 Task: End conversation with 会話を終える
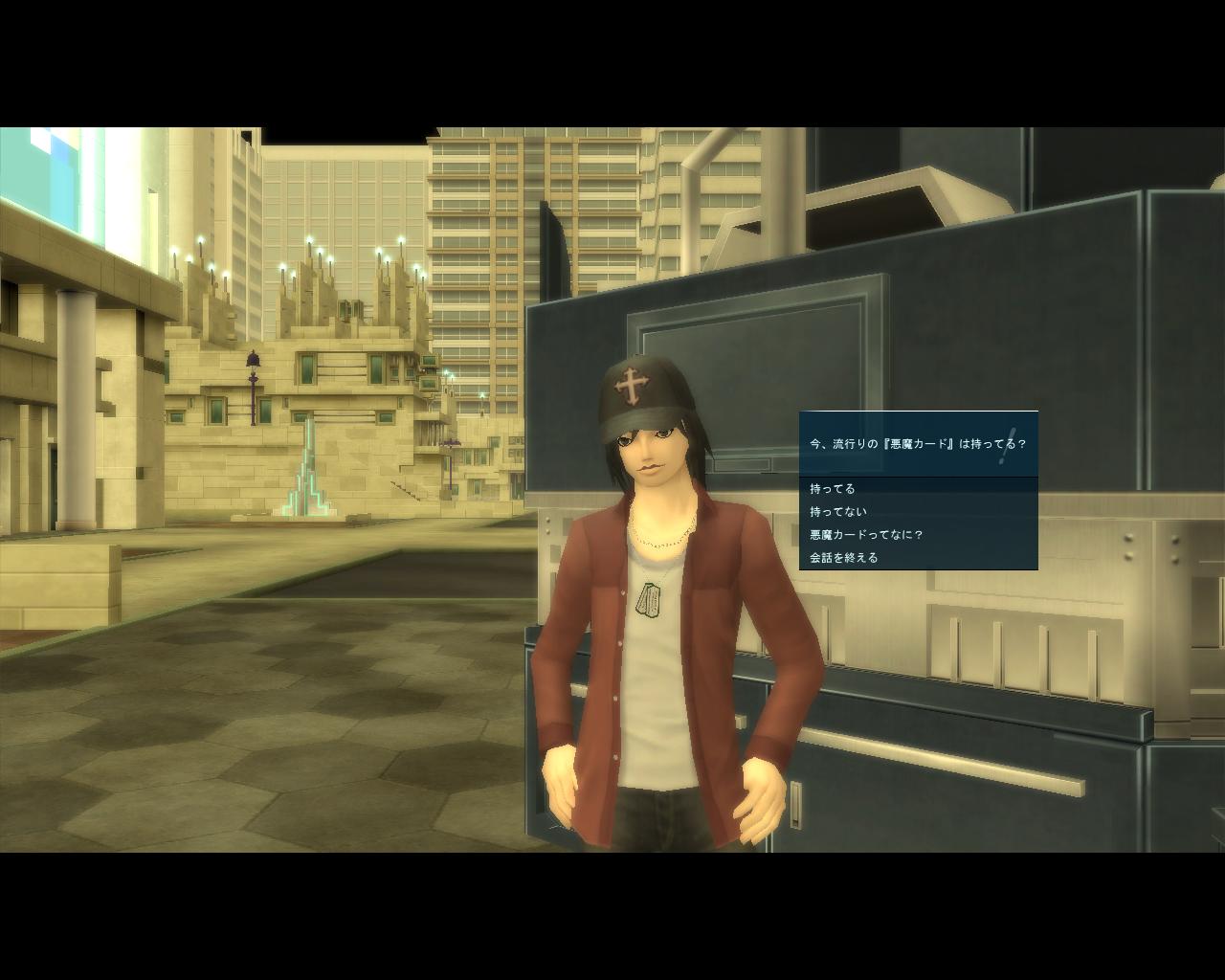pos(844,558)
